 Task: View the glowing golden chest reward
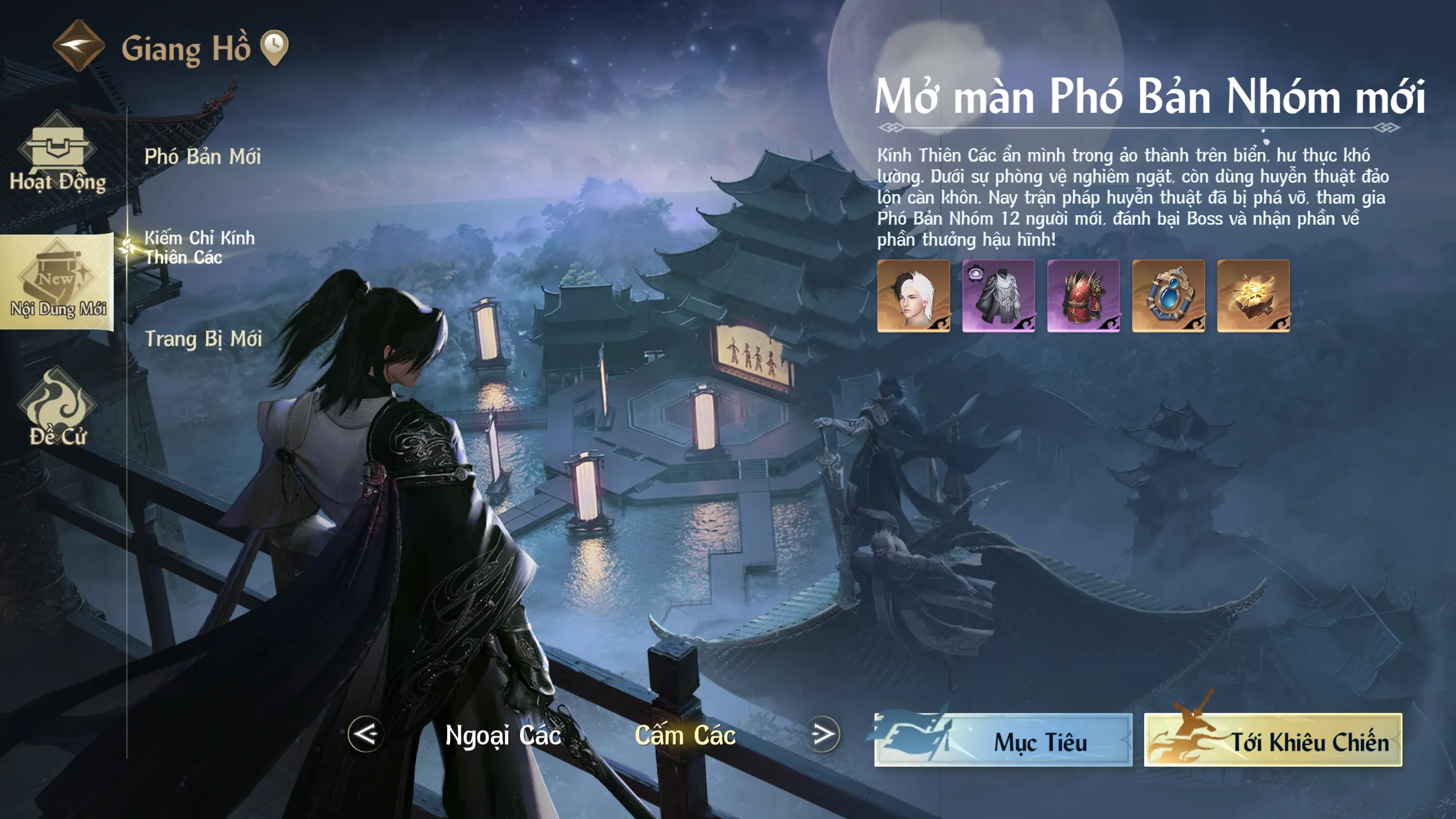pyautogui.click(x=1253, y=296)
